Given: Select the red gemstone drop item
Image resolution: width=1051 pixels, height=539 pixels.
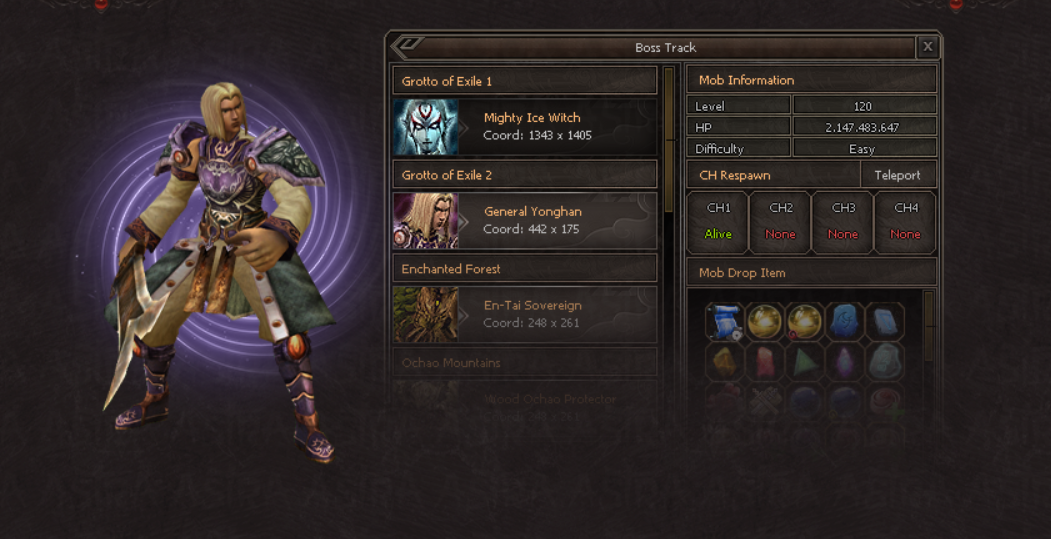Looking at the screenshot, I should (x=764, y=360).
